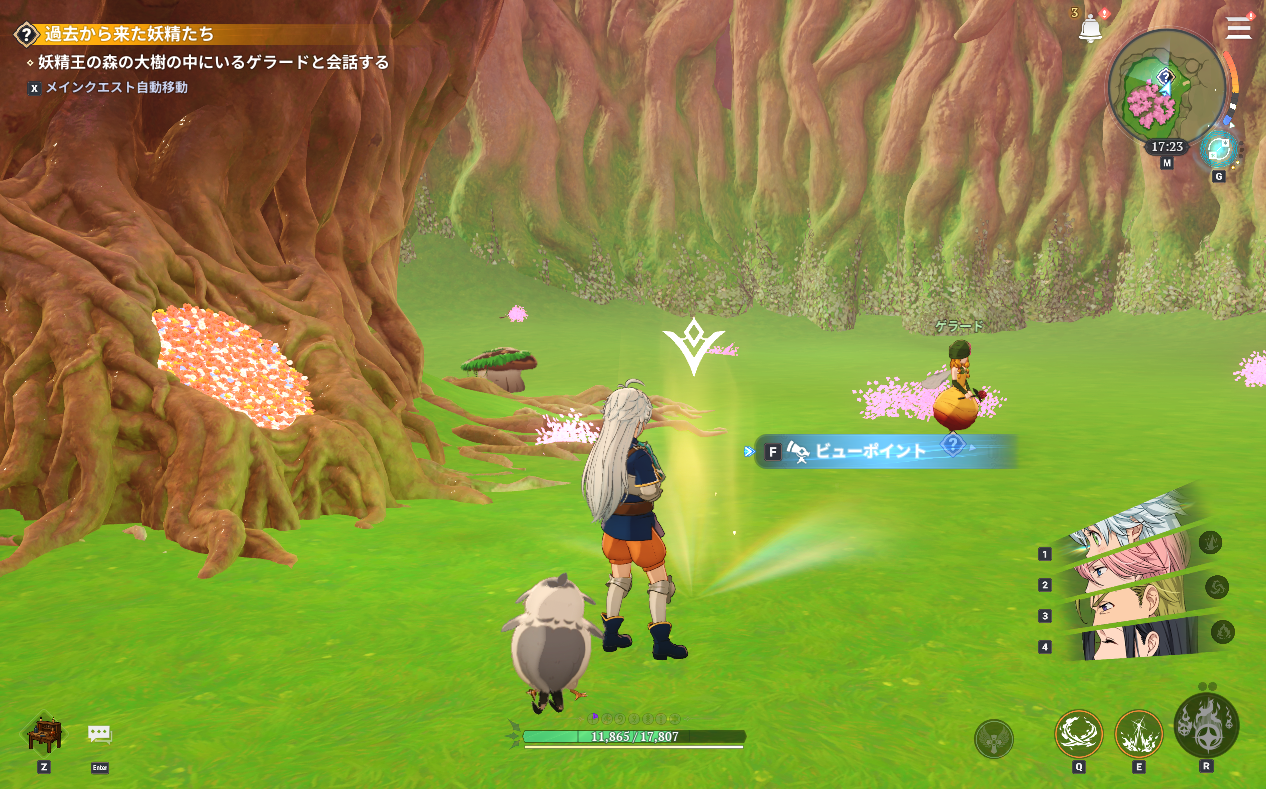Click the glowing teal portal icon
The height and width of the screenshot is (789, 1266).
click(1218, 150)
